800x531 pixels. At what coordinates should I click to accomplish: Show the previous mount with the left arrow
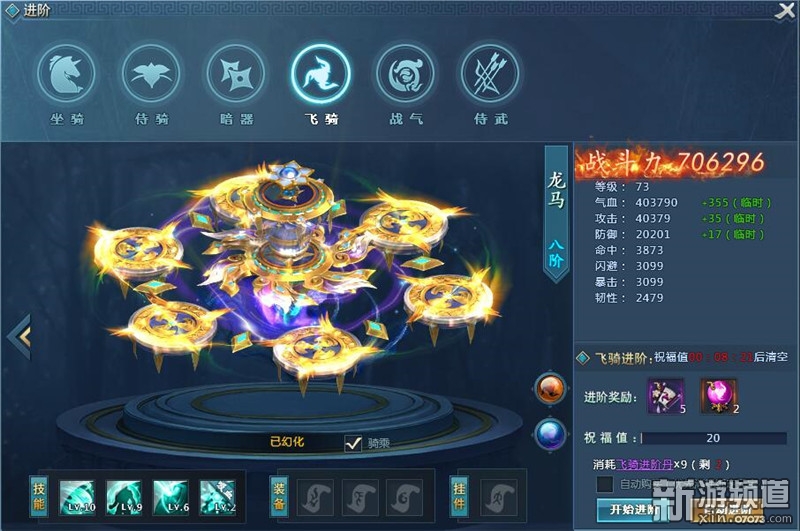point(19,337)
